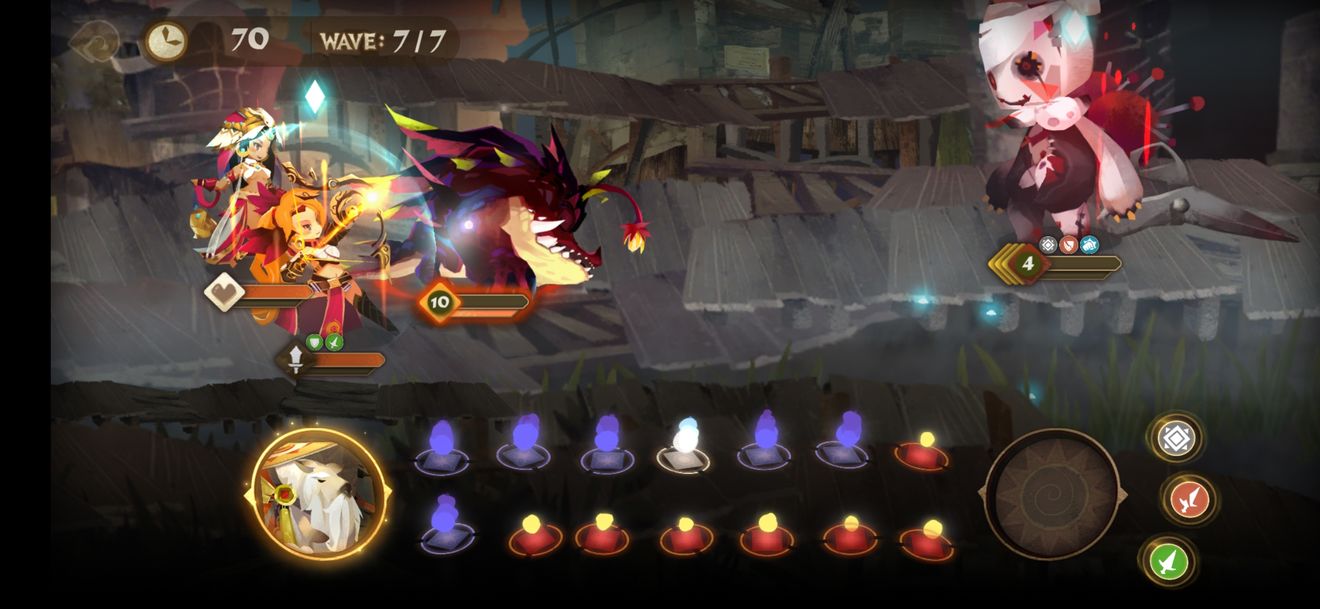
Task: Open the faded spiral menu icon
Action: pyautogui.click(x=95, y=41)
